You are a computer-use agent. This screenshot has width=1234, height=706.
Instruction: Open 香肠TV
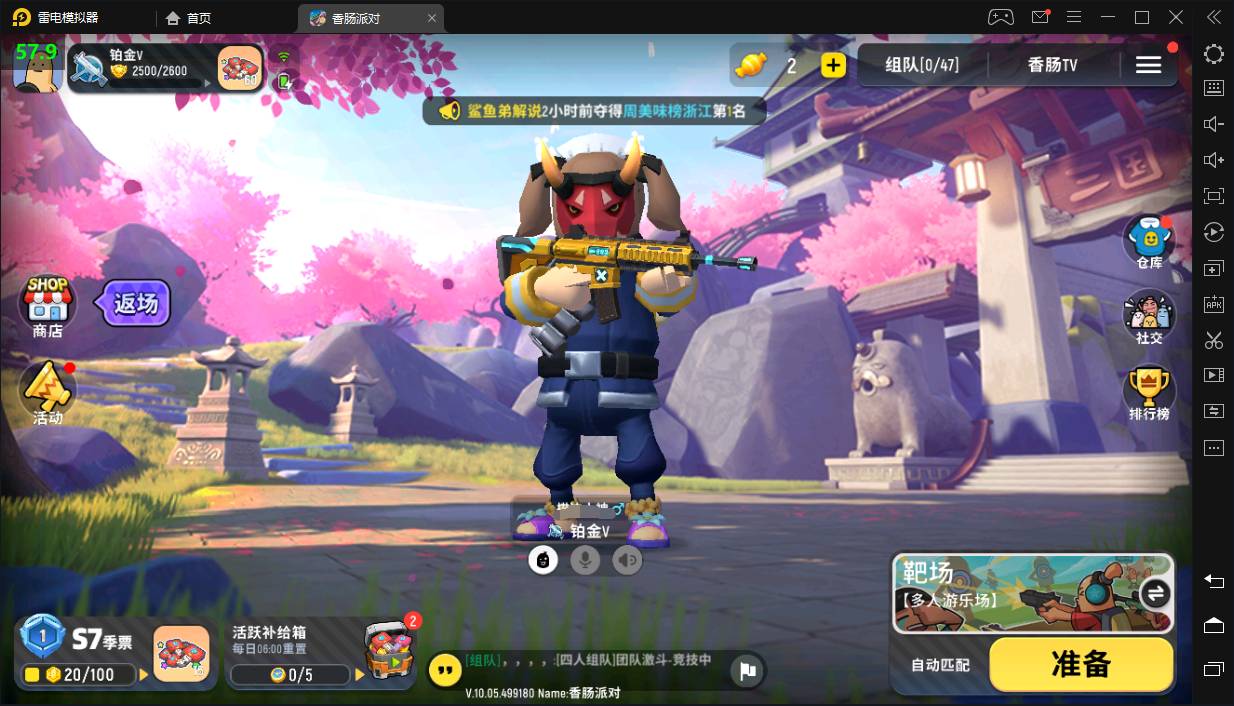[1052, 65]
